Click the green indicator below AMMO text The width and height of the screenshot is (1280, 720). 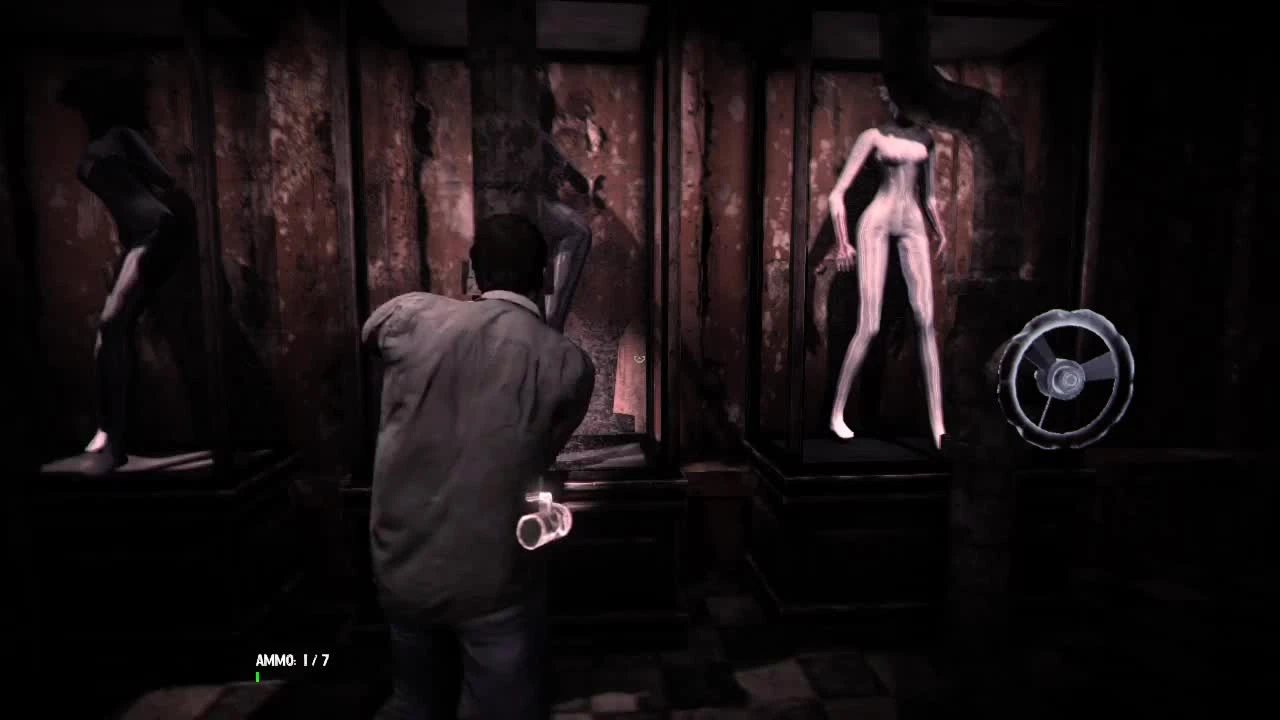point(257,677)
